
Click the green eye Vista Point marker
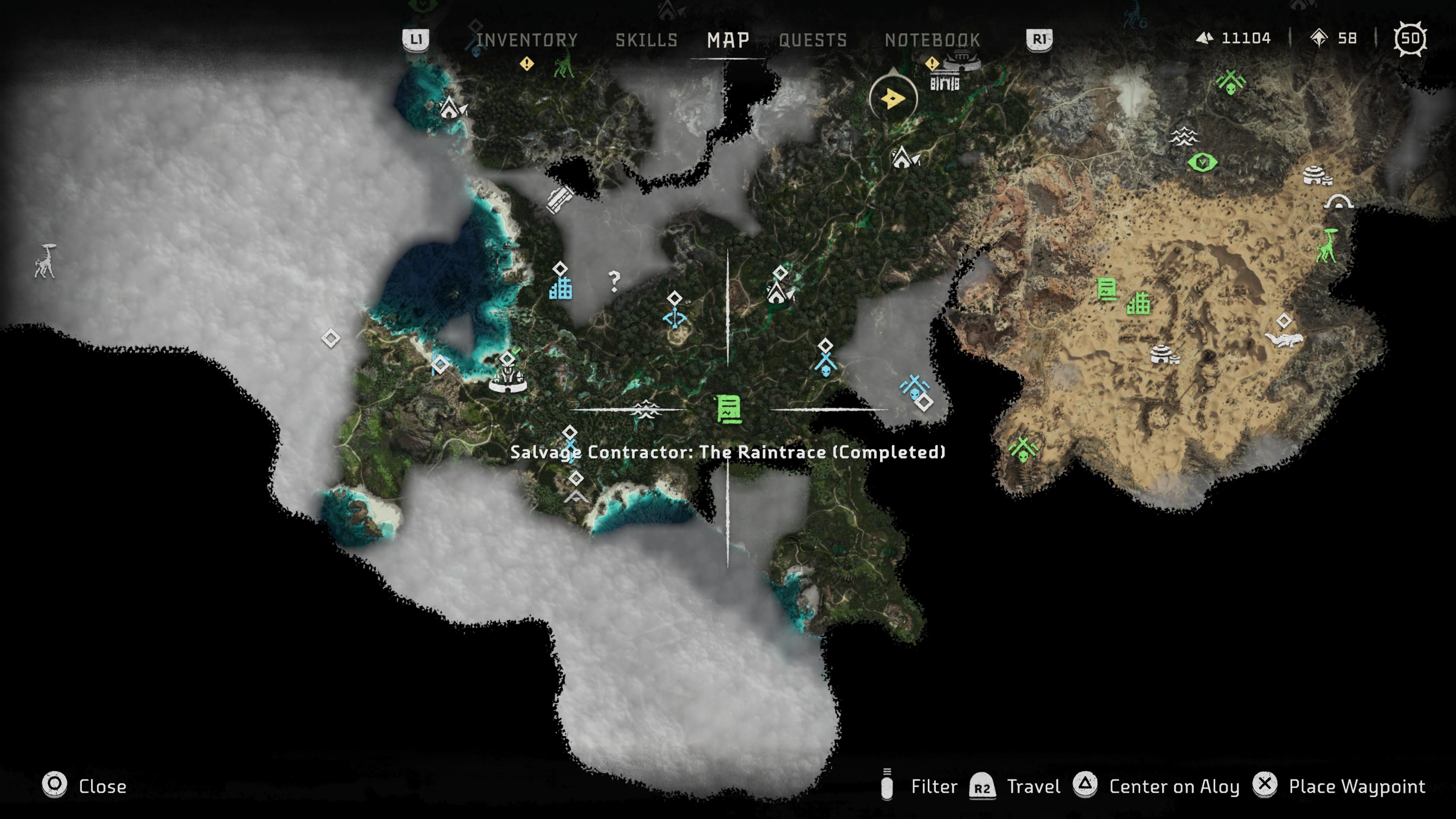pos(1202,163)
